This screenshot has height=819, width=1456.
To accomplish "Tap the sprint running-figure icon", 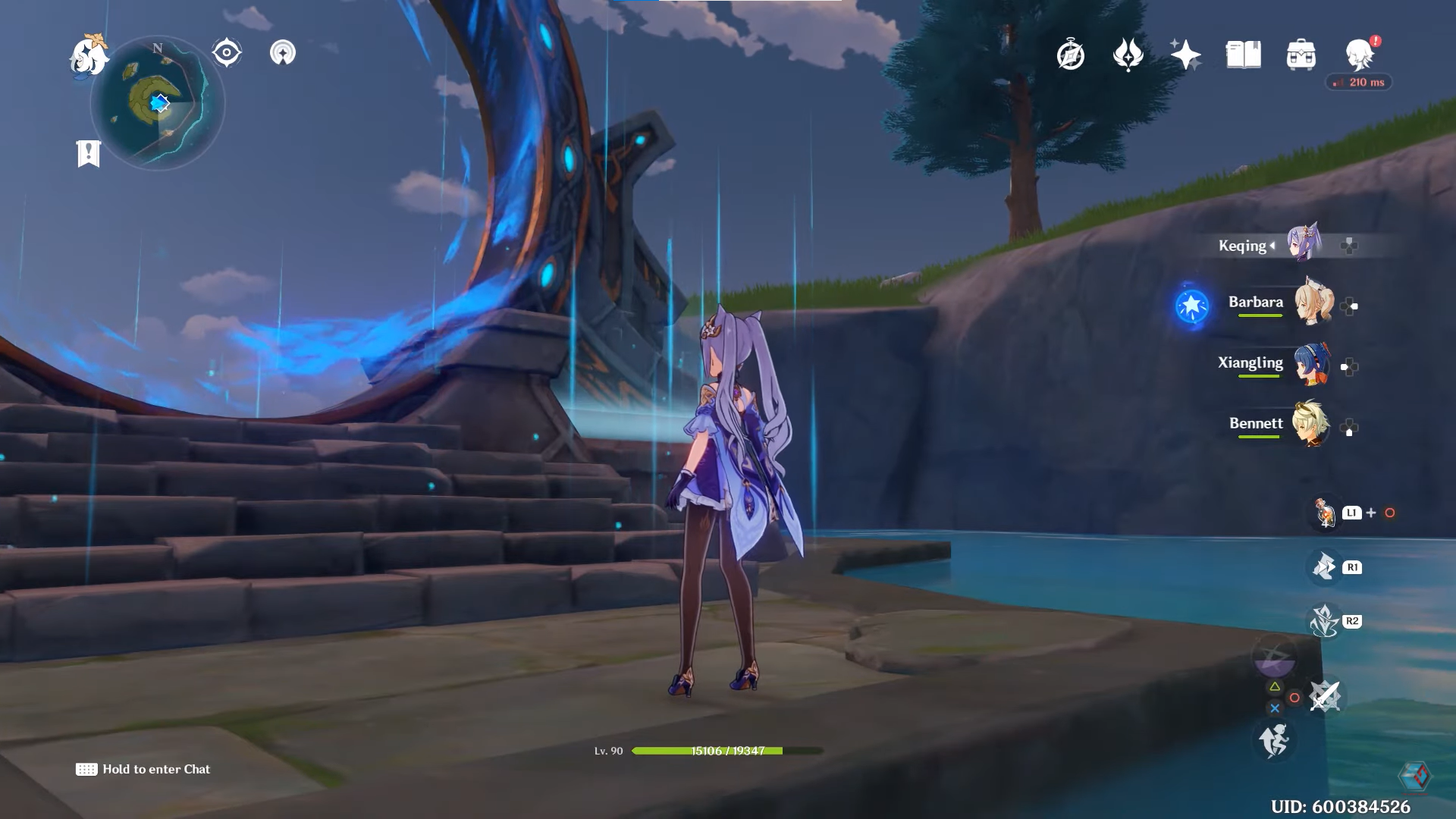I will [x=1274, y=739].
